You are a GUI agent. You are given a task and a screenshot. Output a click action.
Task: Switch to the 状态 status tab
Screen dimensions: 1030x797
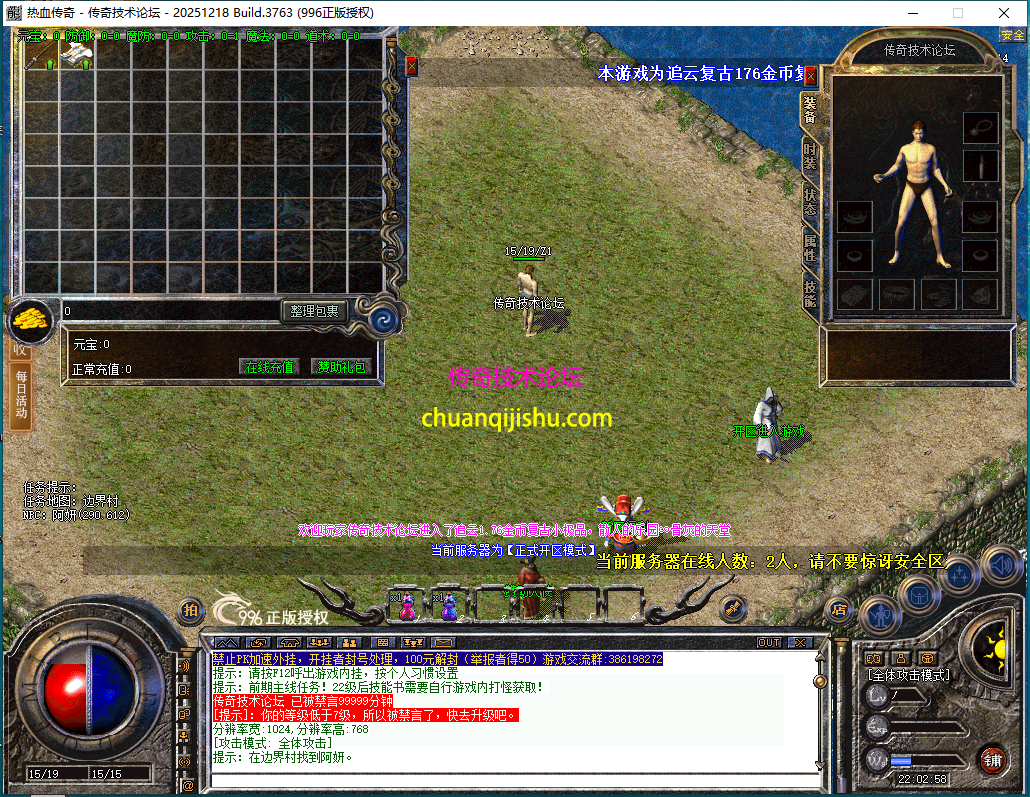coord(809,203)
